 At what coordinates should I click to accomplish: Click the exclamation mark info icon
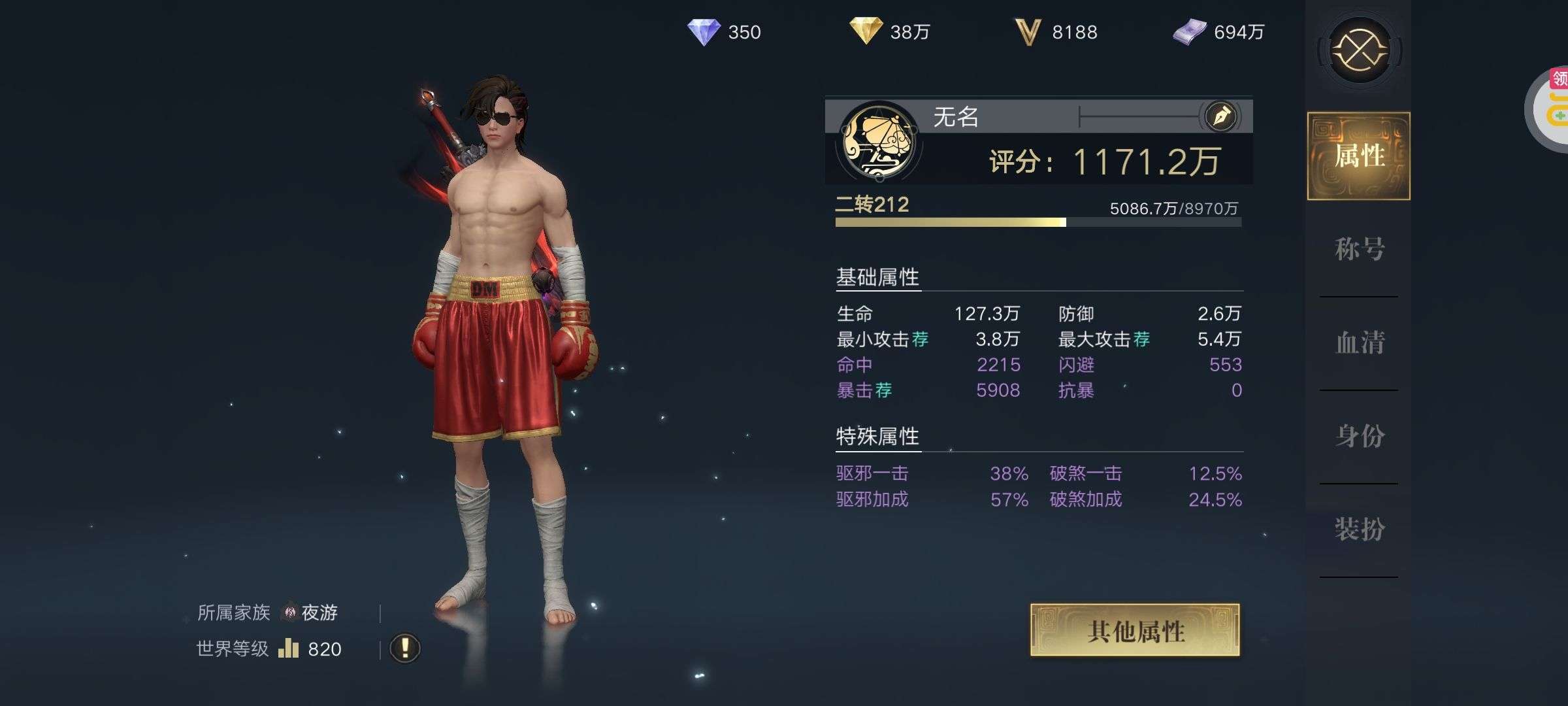(404, 648)
